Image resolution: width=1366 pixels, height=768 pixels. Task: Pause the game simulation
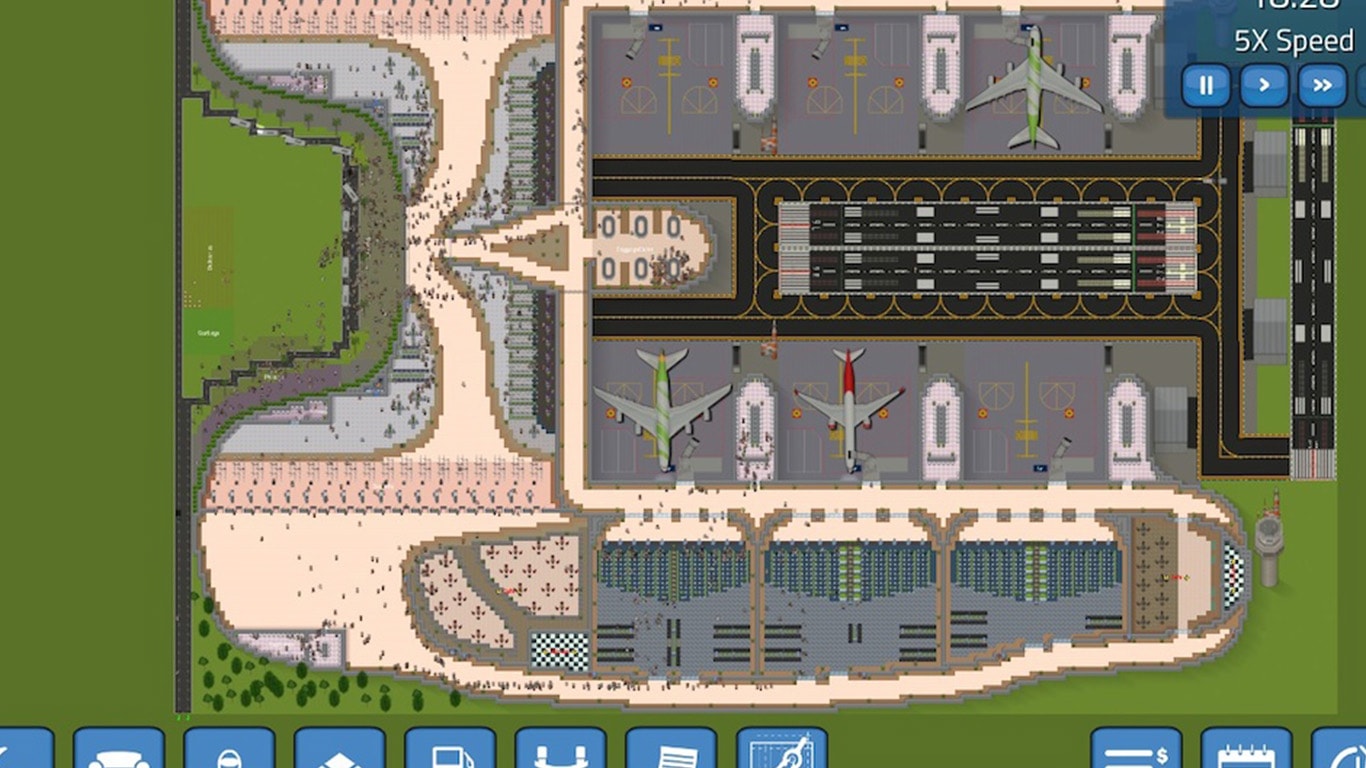(1206, 86)
